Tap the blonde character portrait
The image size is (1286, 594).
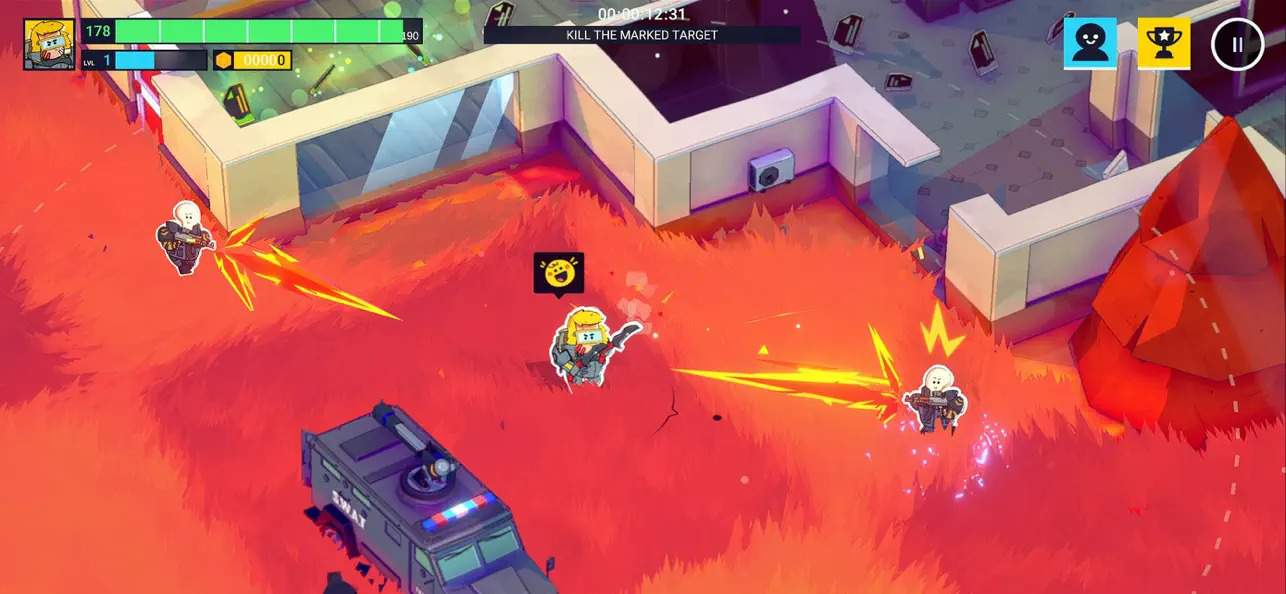click(49, 44)
